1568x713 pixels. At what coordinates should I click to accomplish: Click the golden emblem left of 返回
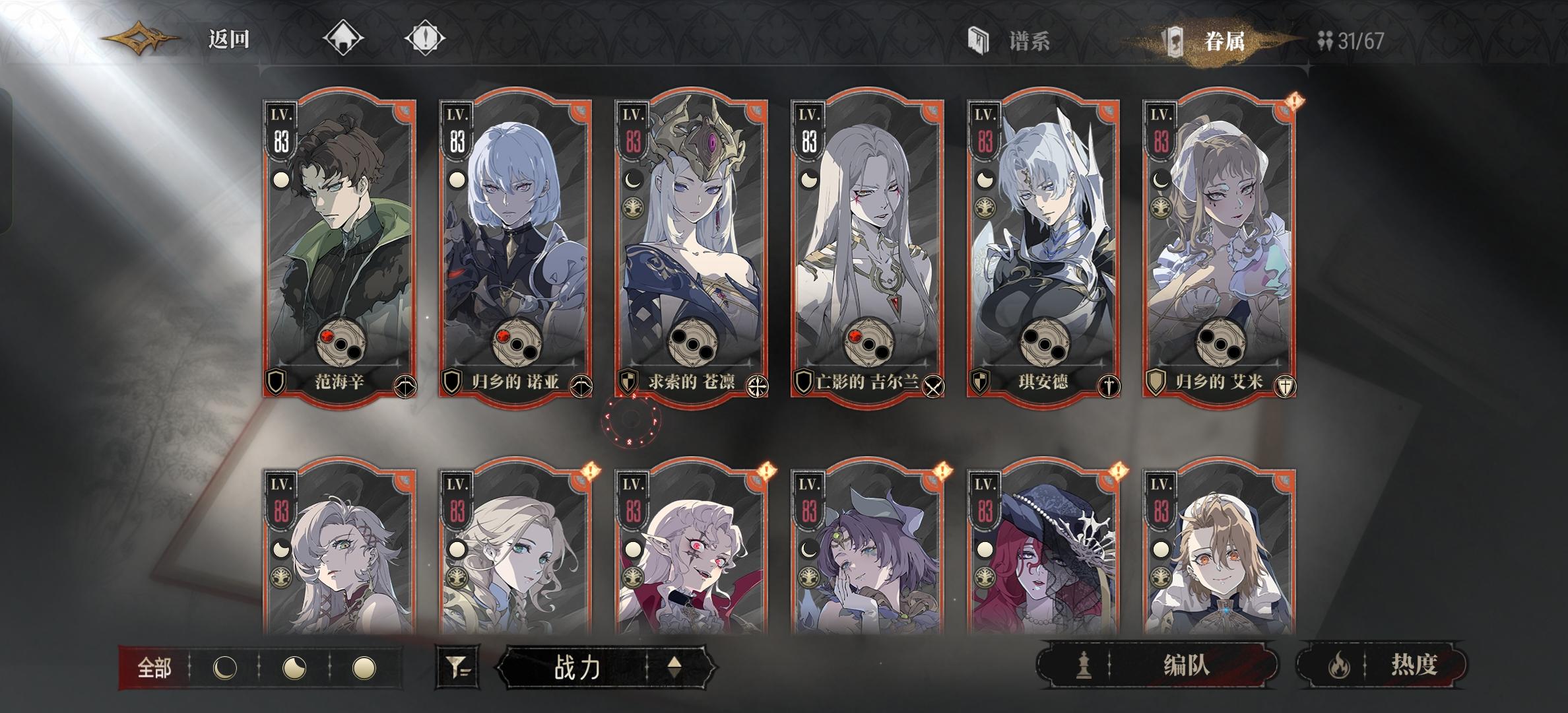click(x=139, y=38)
